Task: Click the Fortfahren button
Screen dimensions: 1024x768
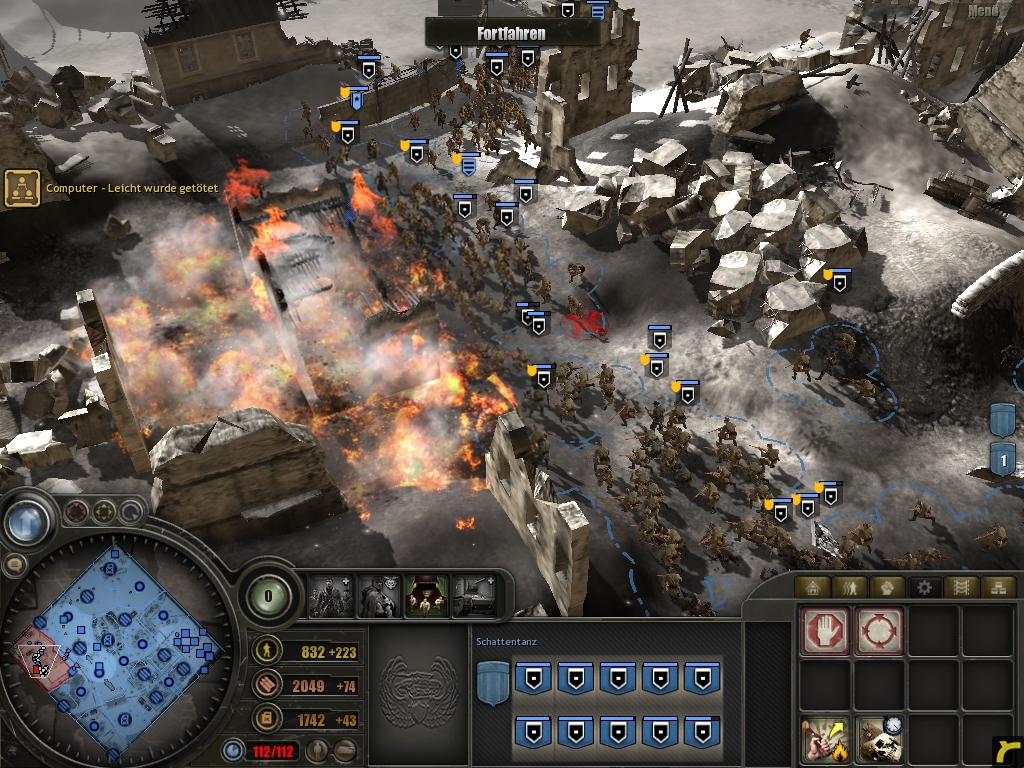Action: 512,32
